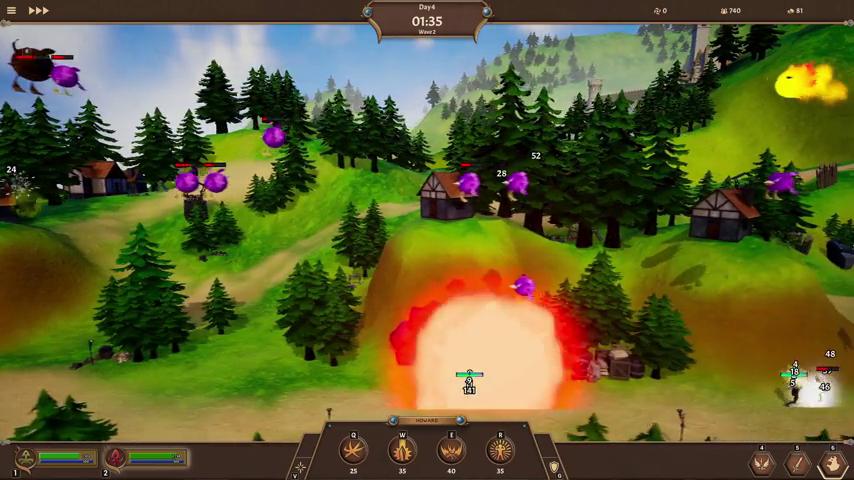854x480 pixels.
Task: Click the star icon left of abilities
Action: (x=300, y=467)
